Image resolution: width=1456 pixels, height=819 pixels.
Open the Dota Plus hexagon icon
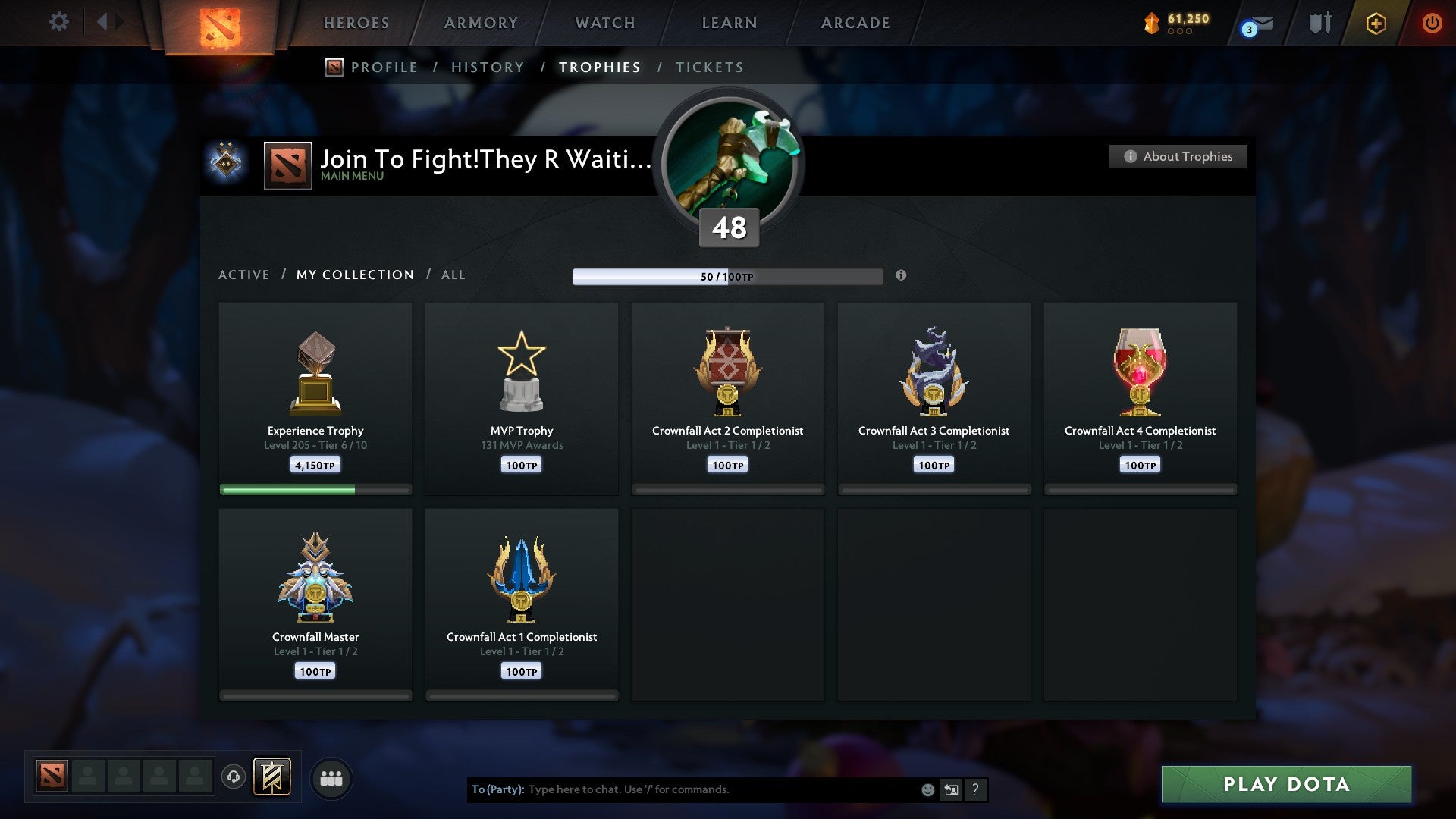point(1375,23)
